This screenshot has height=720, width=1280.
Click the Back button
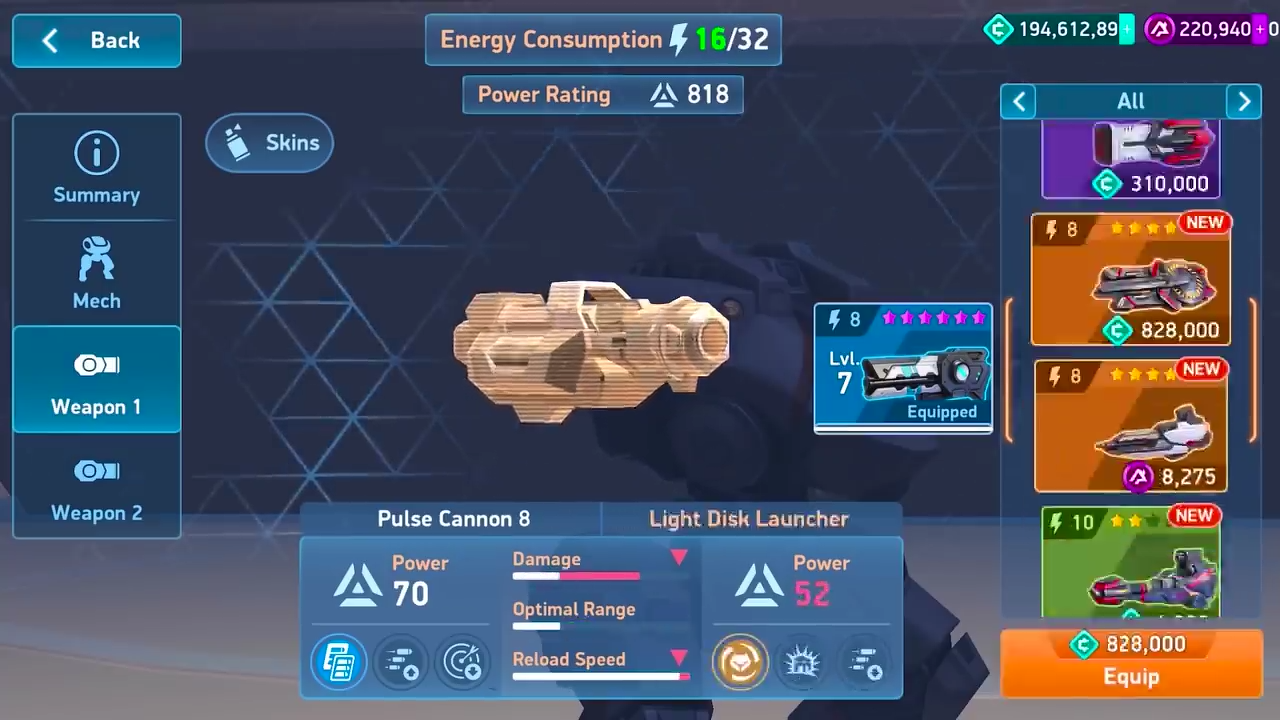[x=96, y=40]
